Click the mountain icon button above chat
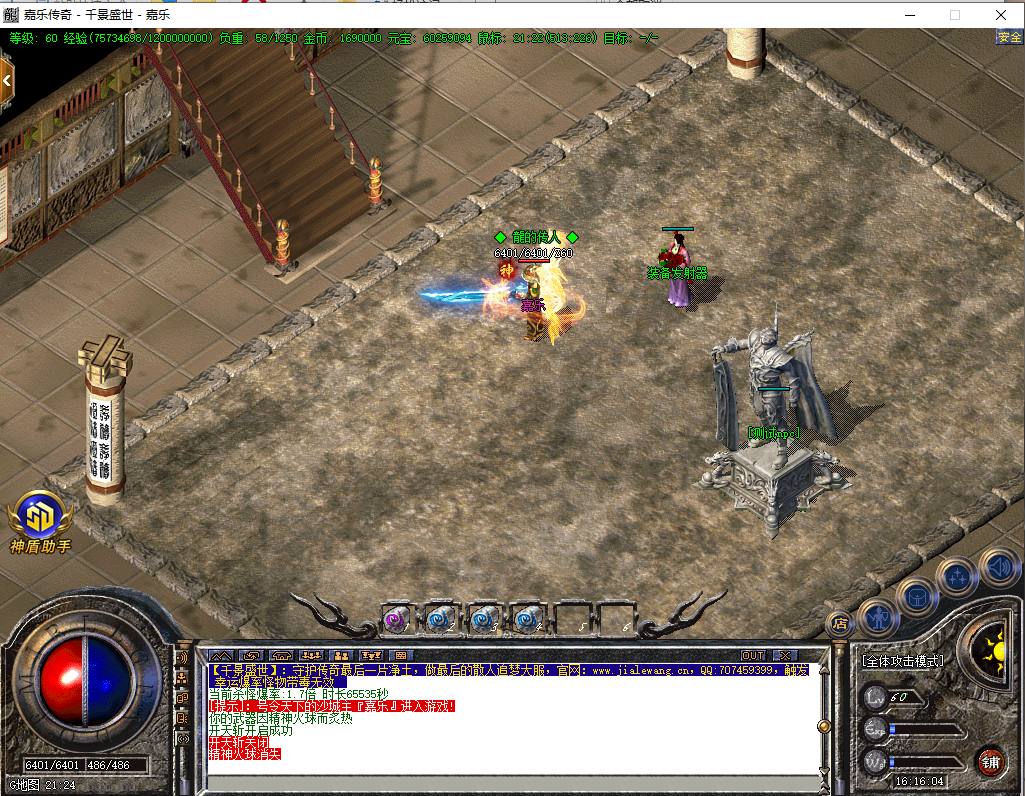 [220, 656]
